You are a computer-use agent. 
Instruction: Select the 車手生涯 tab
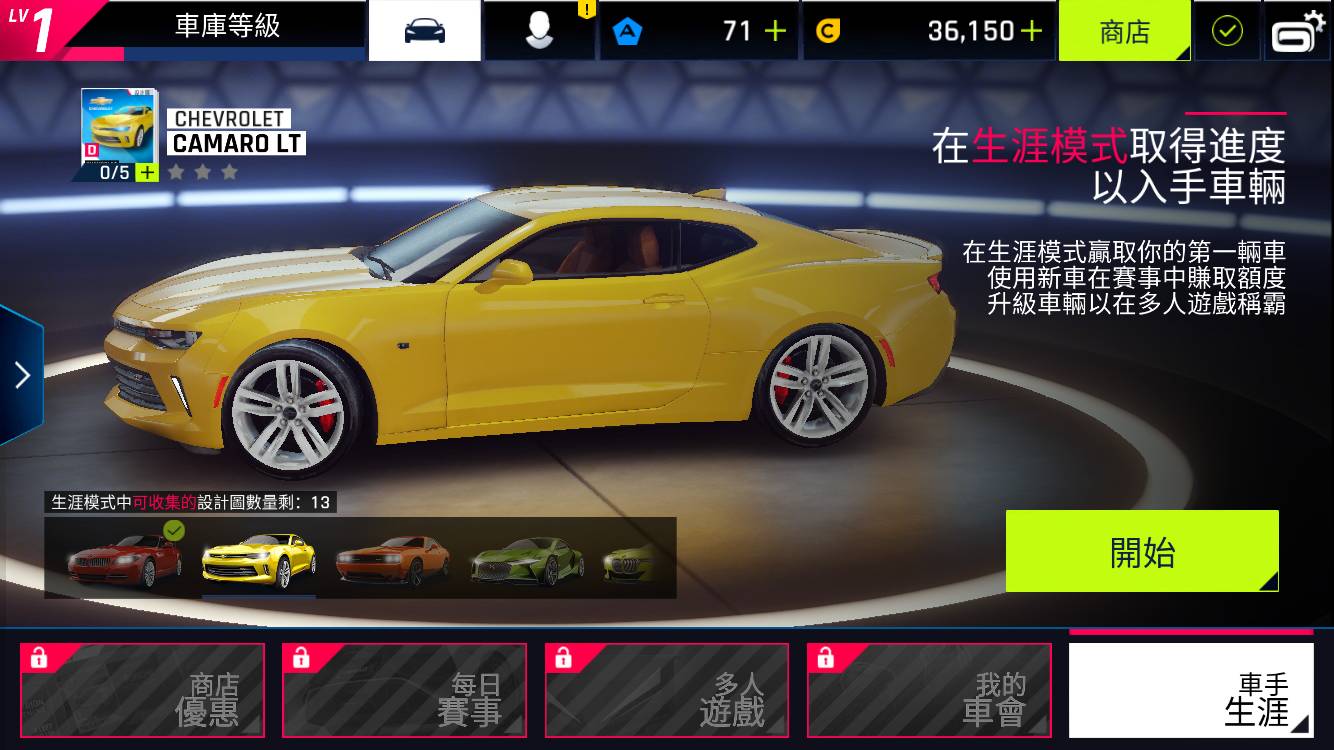(x=1190, y=690)
